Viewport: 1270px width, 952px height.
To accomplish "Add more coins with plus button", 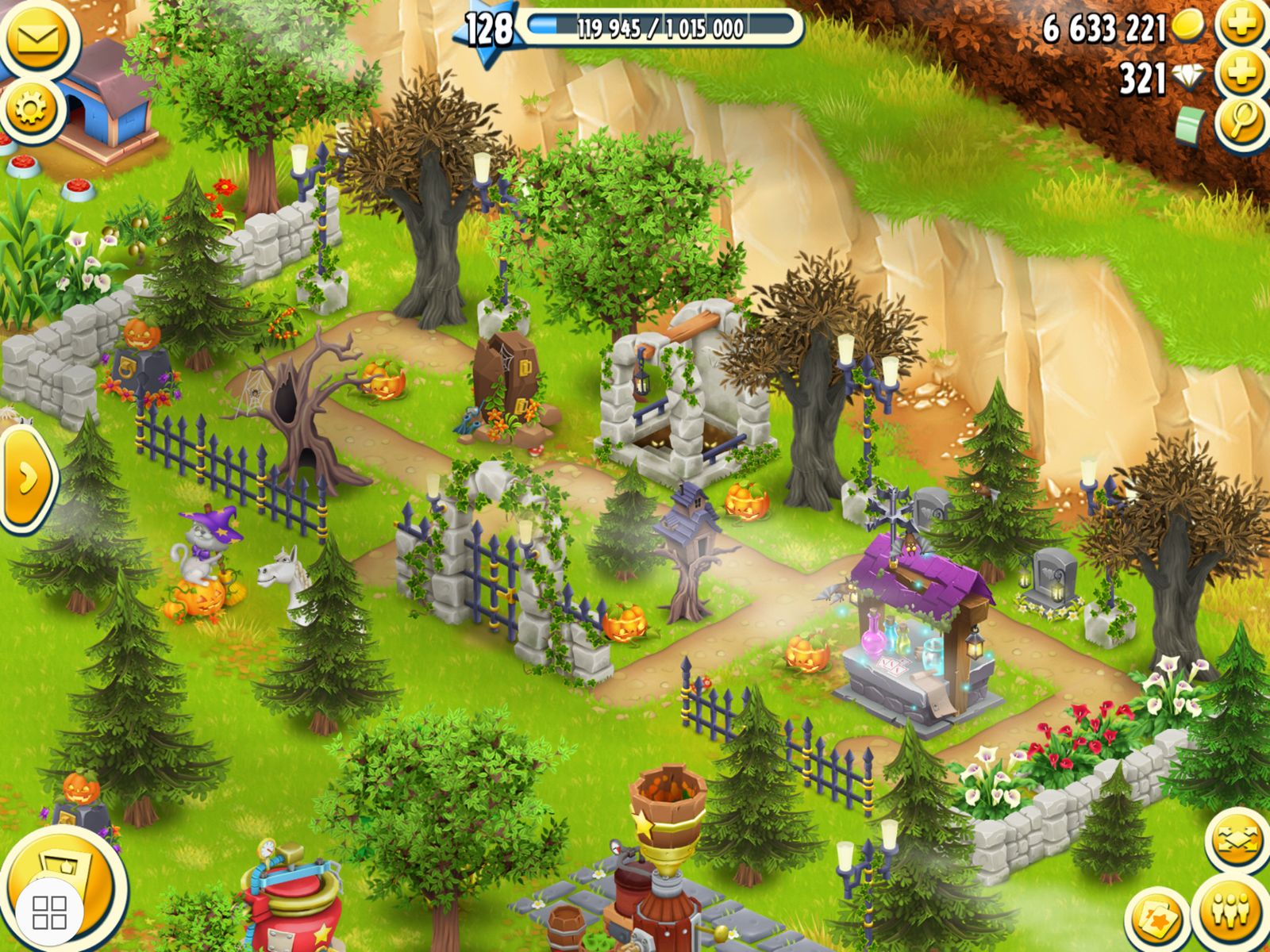I will pyautogui.click(x=1240, y=25).
